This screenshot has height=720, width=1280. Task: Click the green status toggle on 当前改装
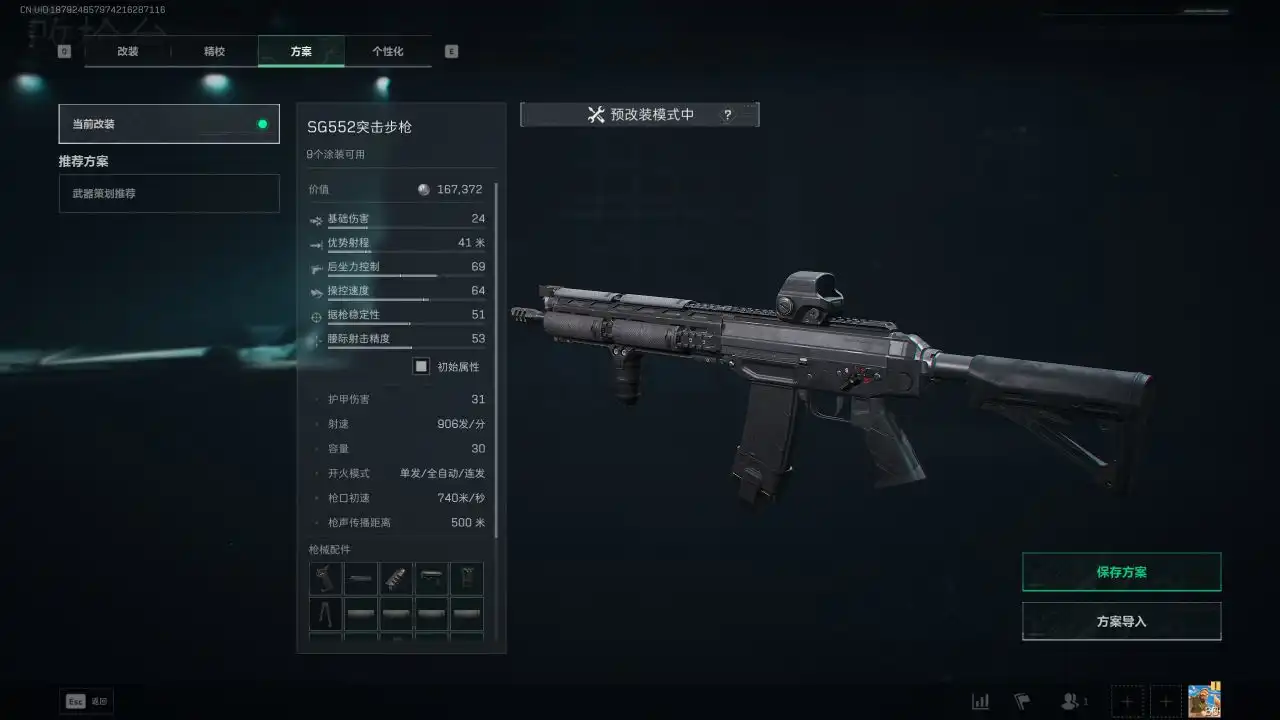click(262, 124)
